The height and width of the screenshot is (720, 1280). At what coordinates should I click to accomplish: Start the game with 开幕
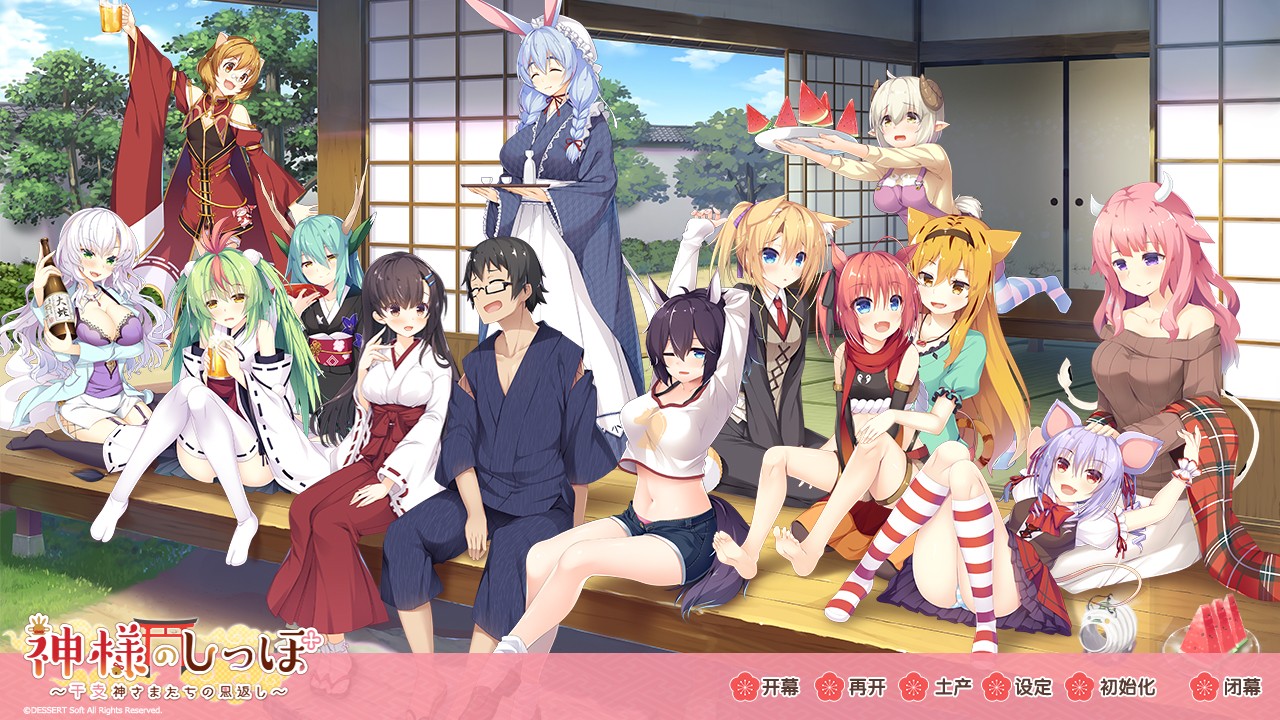pyautogui.click(x=766, y=687)
